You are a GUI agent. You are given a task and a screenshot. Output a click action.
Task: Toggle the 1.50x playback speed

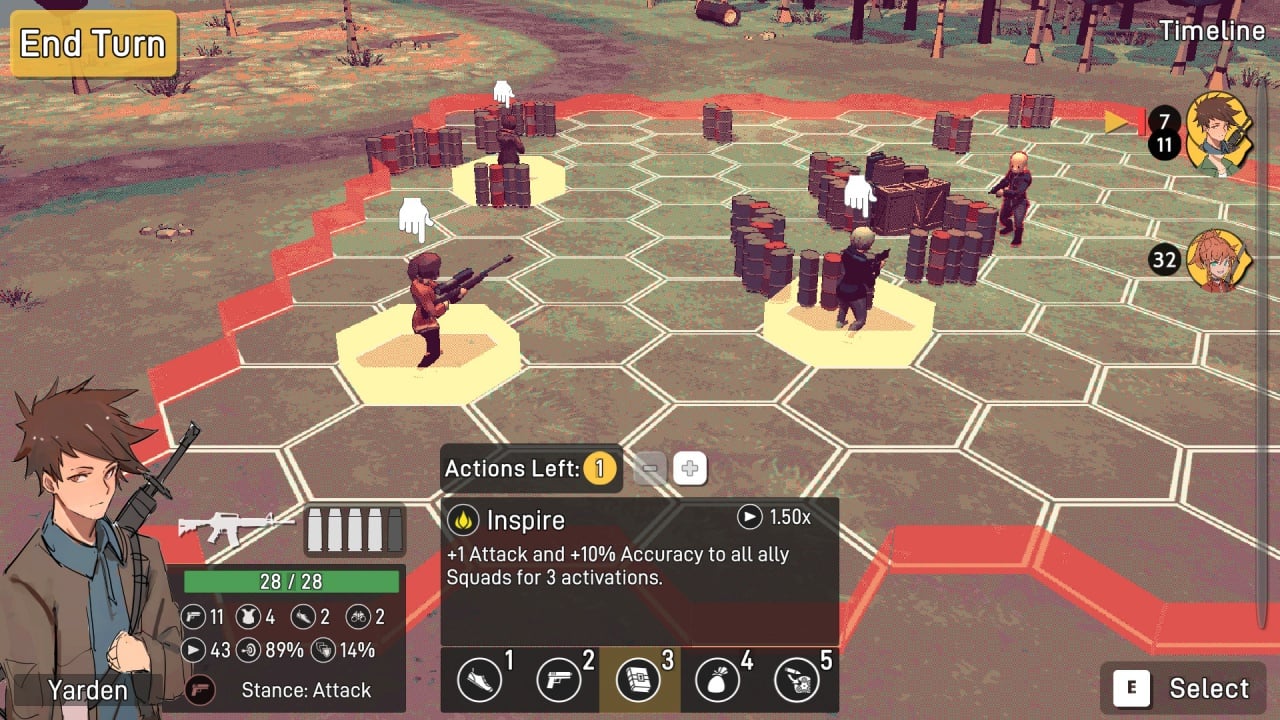click(x=775, y=517)
